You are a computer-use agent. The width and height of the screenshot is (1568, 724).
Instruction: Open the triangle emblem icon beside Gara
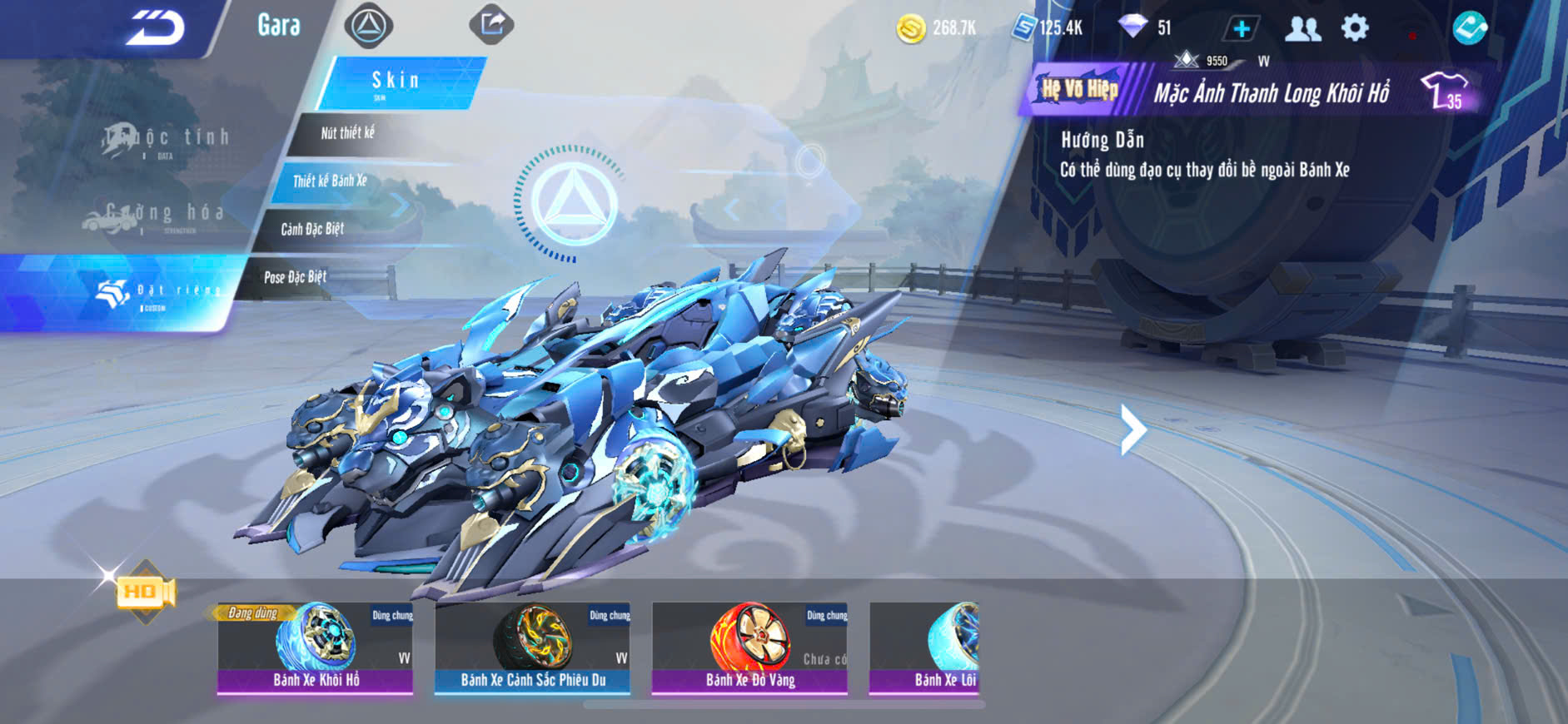coord(369,26)
